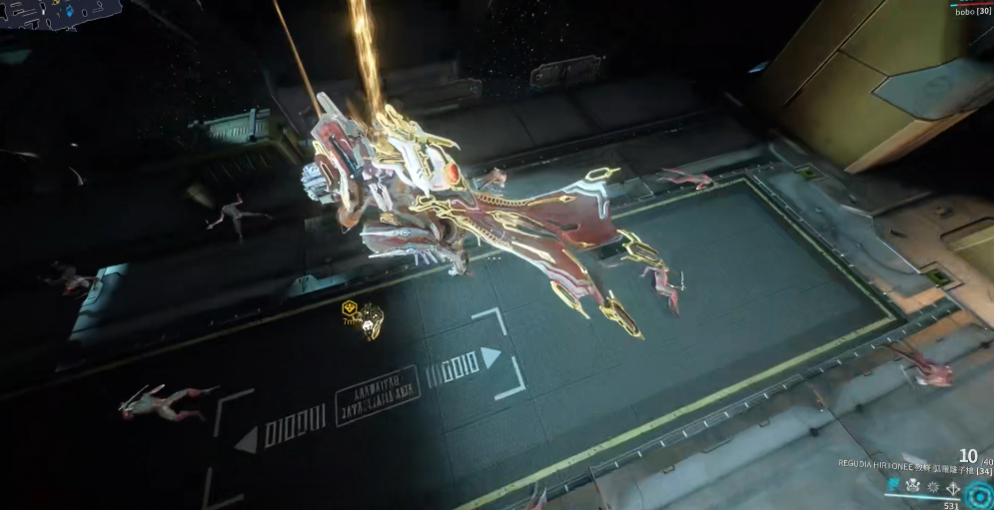
Task: Click the minimap in the corner
Action: (x=60, y=14)
